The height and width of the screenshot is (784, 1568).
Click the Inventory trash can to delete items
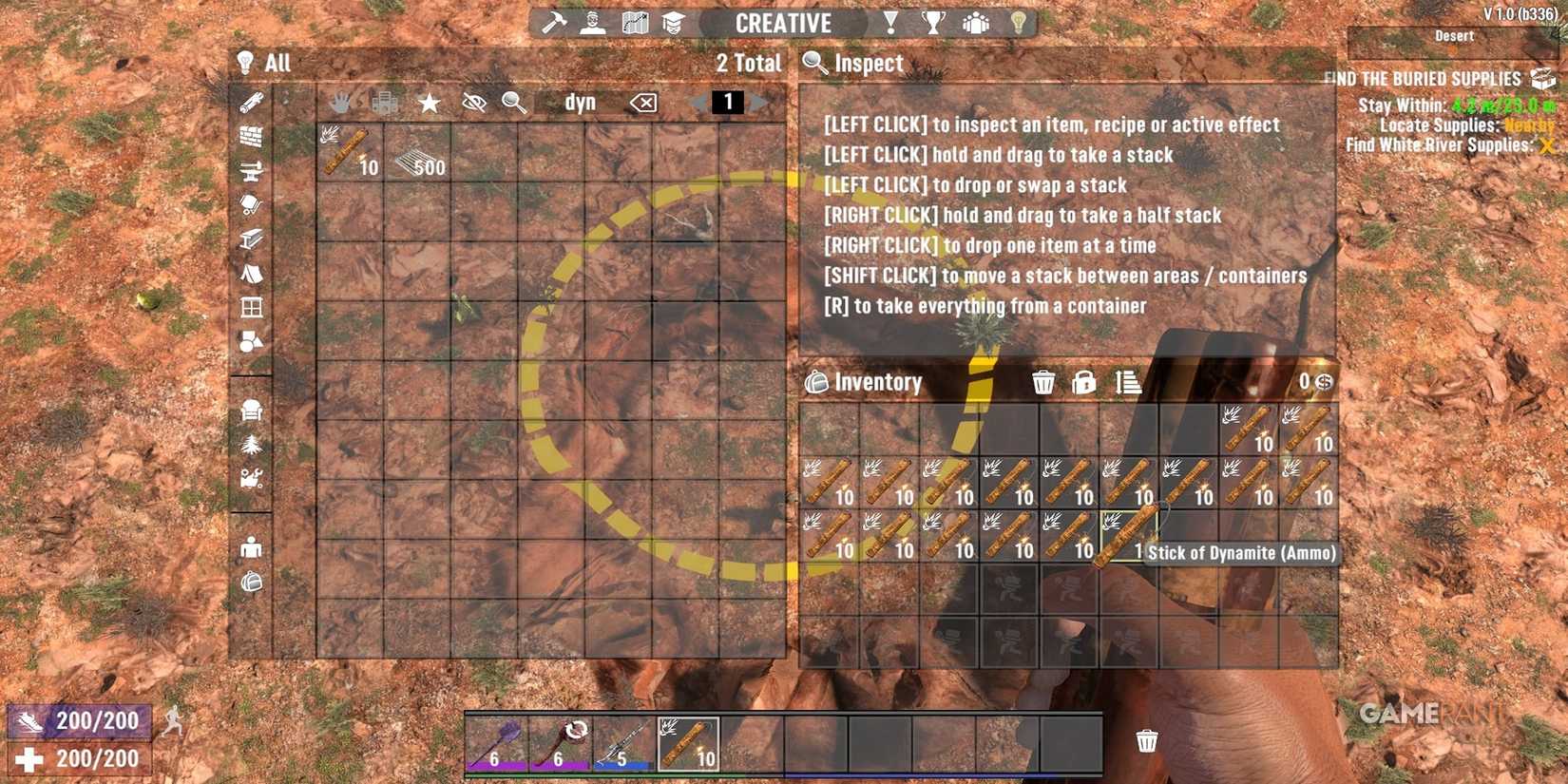[1043, 381]
